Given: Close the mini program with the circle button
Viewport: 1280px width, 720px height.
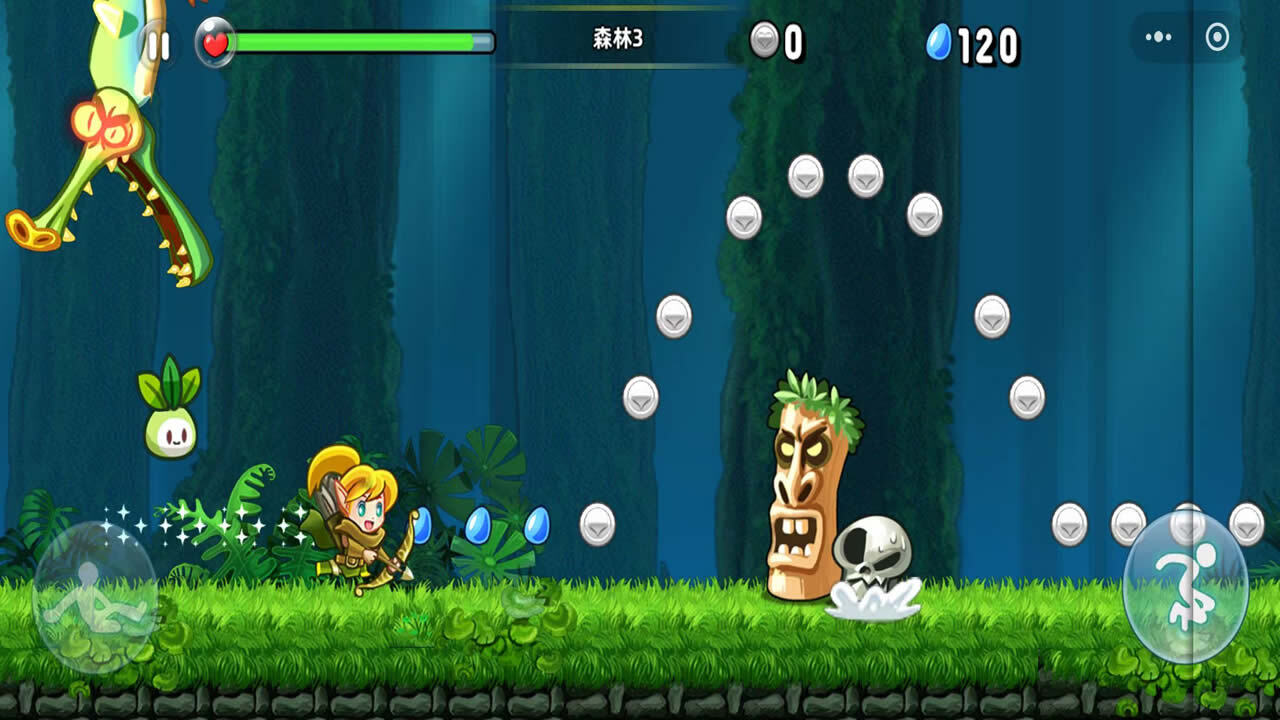Looking at the screenshot, I should (x=1217, y=38).
